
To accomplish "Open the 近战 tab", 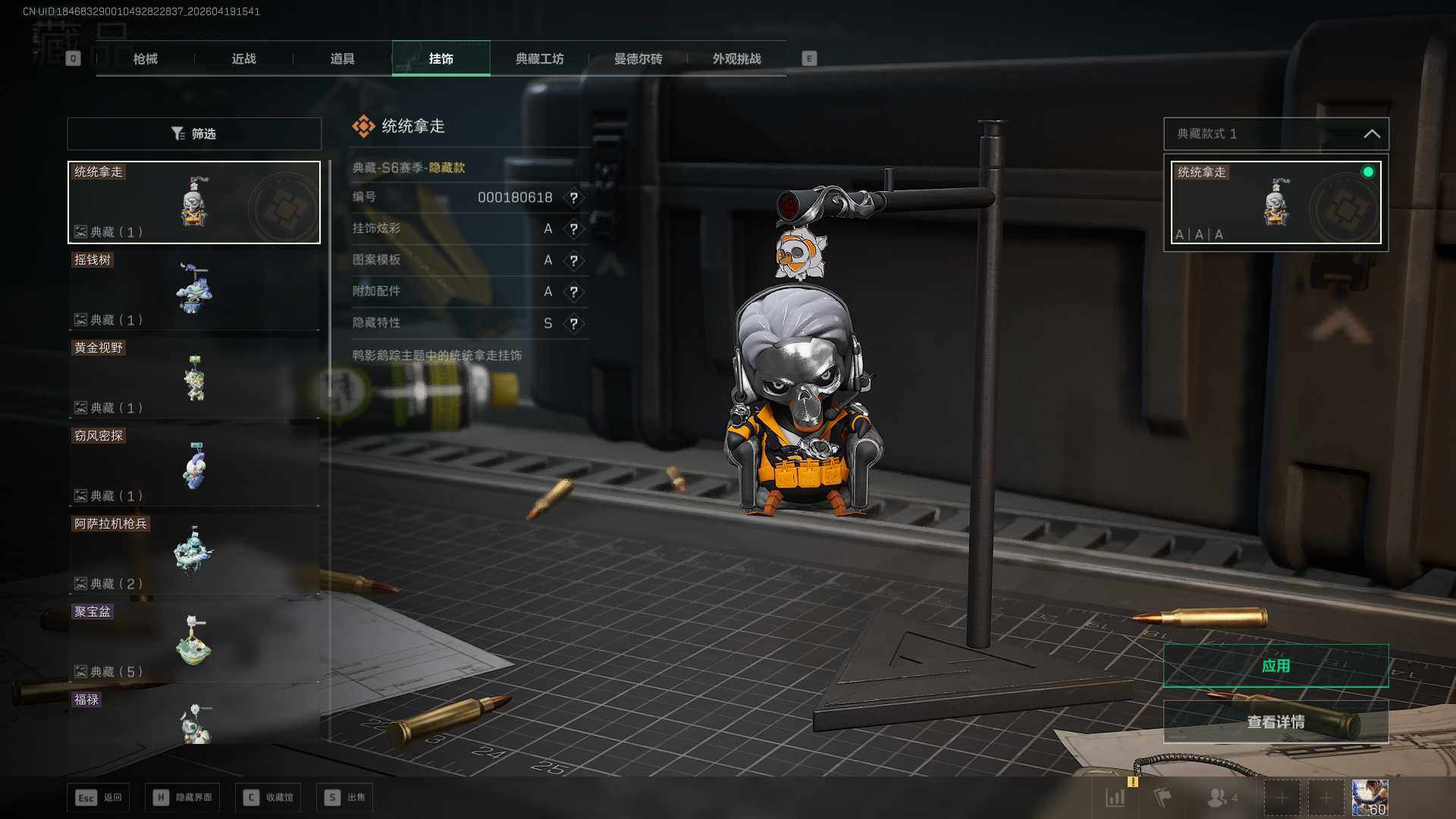I will coord(243,59).
